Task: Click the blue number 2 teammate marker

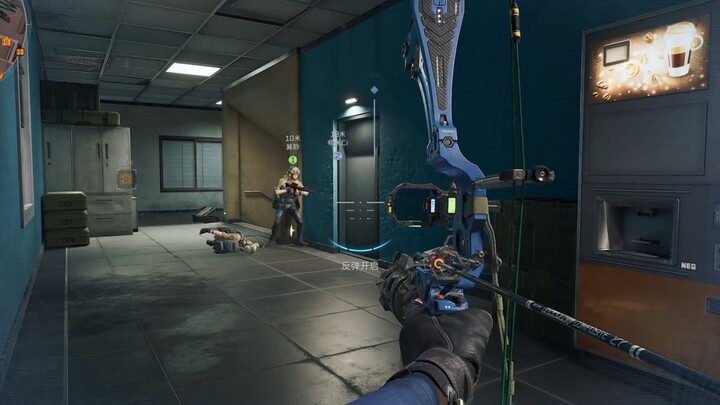Action: point(340,155)
